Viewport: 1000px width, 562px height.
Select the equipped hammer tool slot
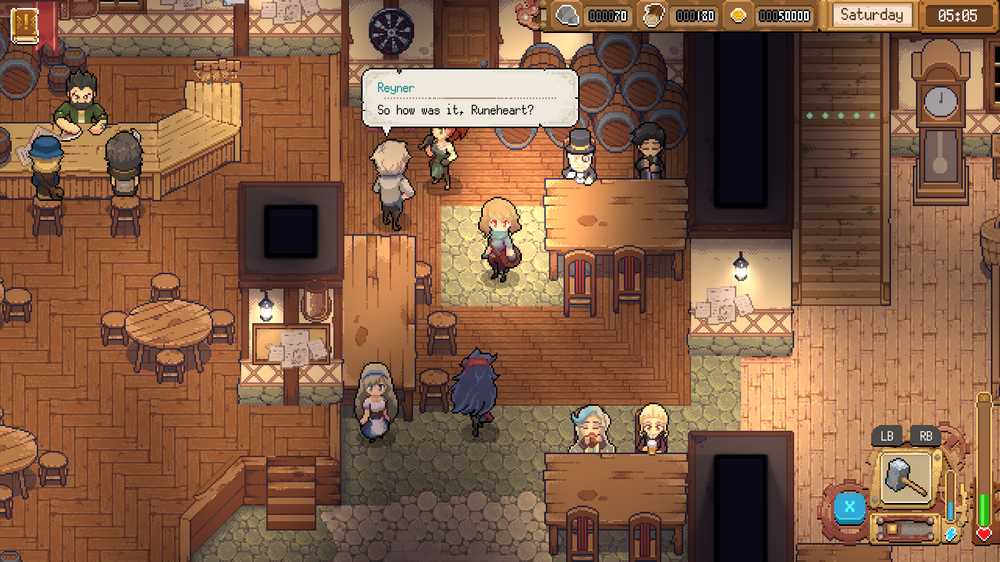905,478
